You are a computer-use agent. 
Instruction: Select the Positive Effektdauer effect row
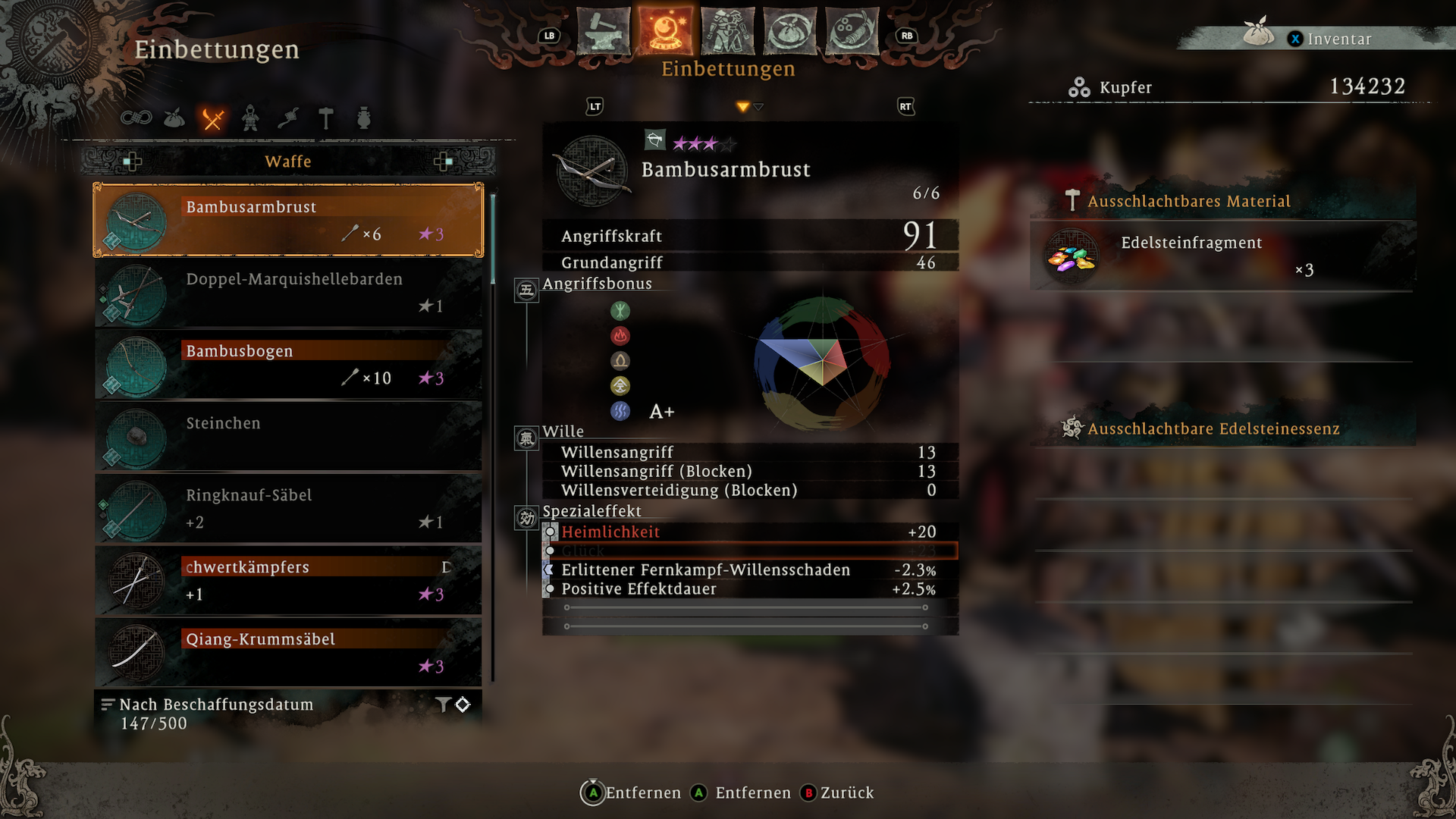pos(749,589)
